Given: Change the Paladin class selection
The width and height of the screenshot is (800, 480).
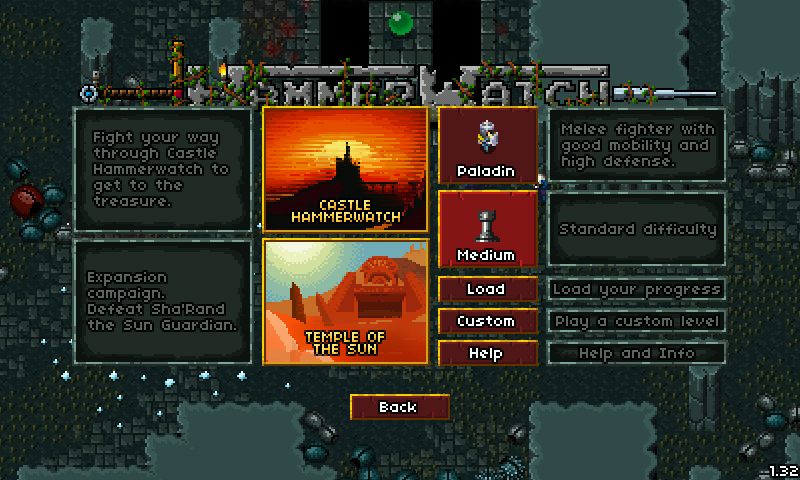Looking at the screenshot, I should (487, 146).
